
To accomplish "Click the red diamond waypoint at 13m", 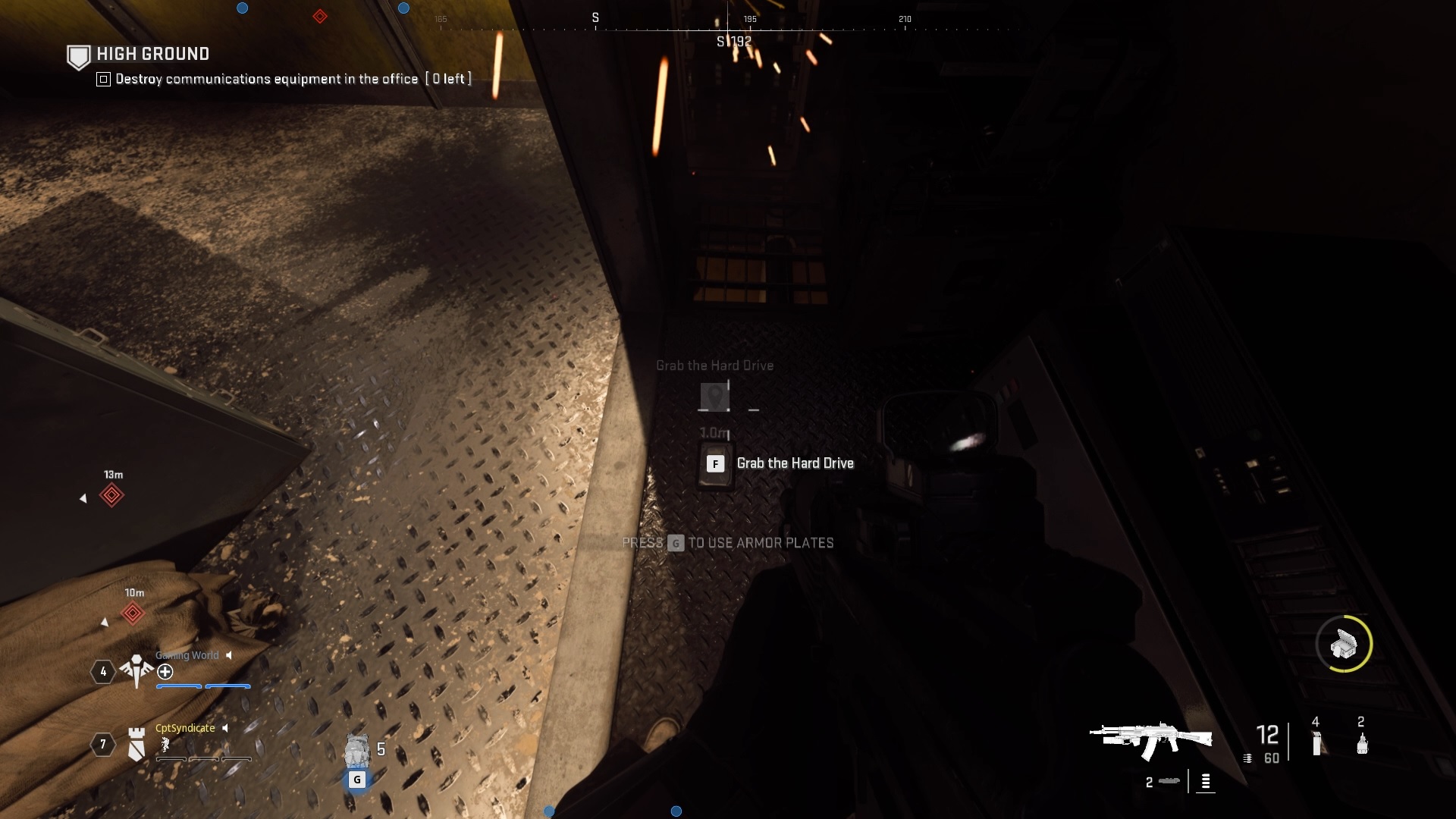I will (113, 495).
